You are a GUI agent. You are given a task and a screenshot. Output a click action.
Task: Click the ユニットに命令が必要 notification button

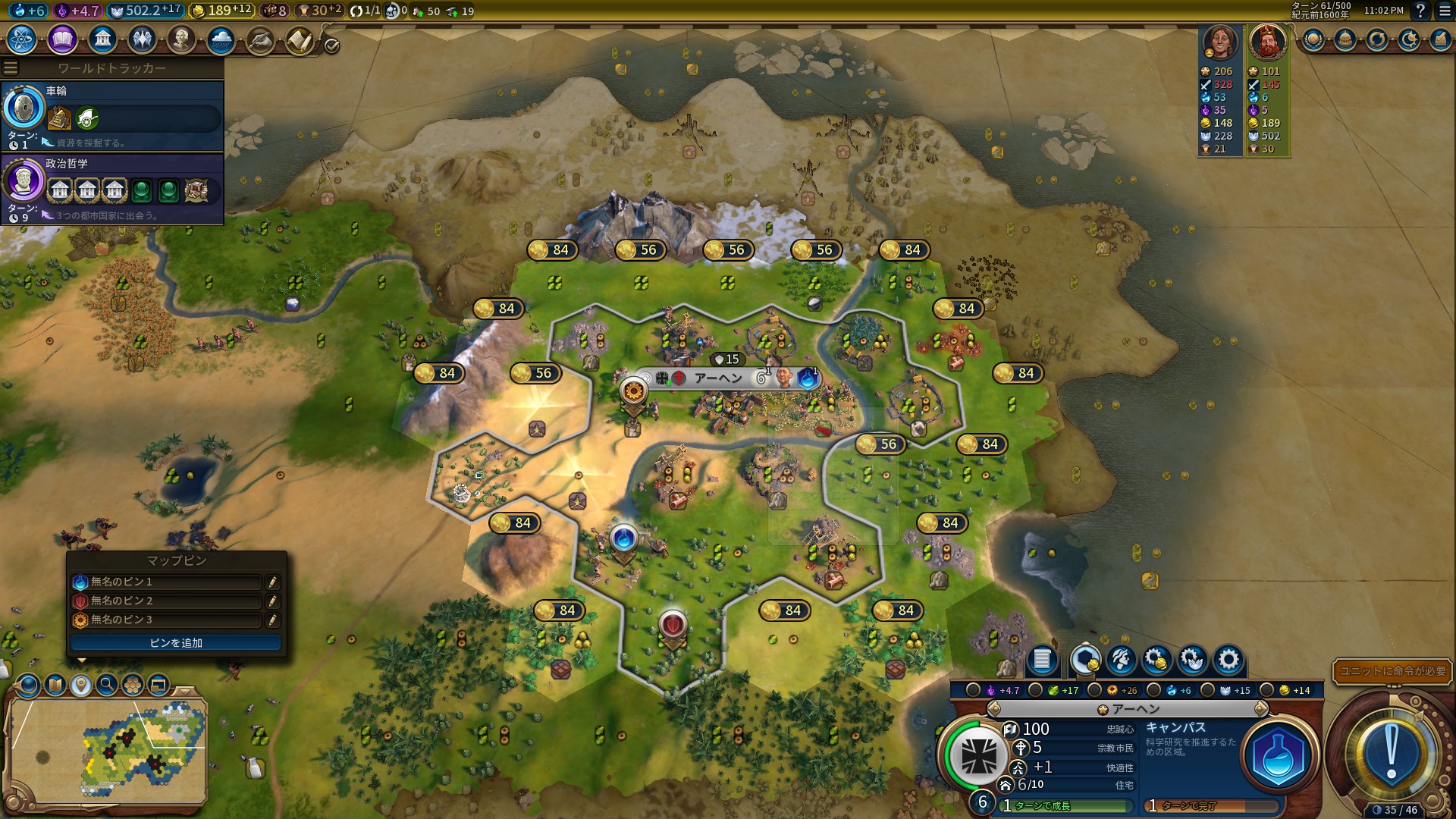1392,671
